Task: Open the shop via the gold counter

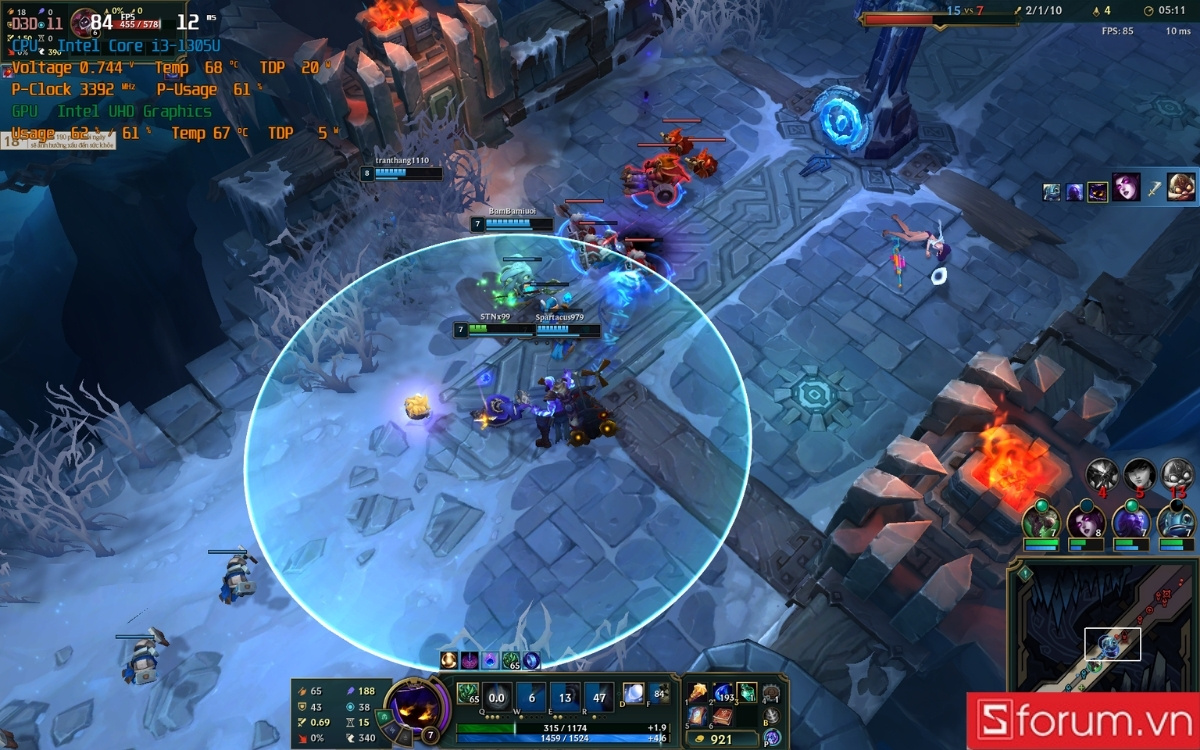Action: (x=722, y=740)
